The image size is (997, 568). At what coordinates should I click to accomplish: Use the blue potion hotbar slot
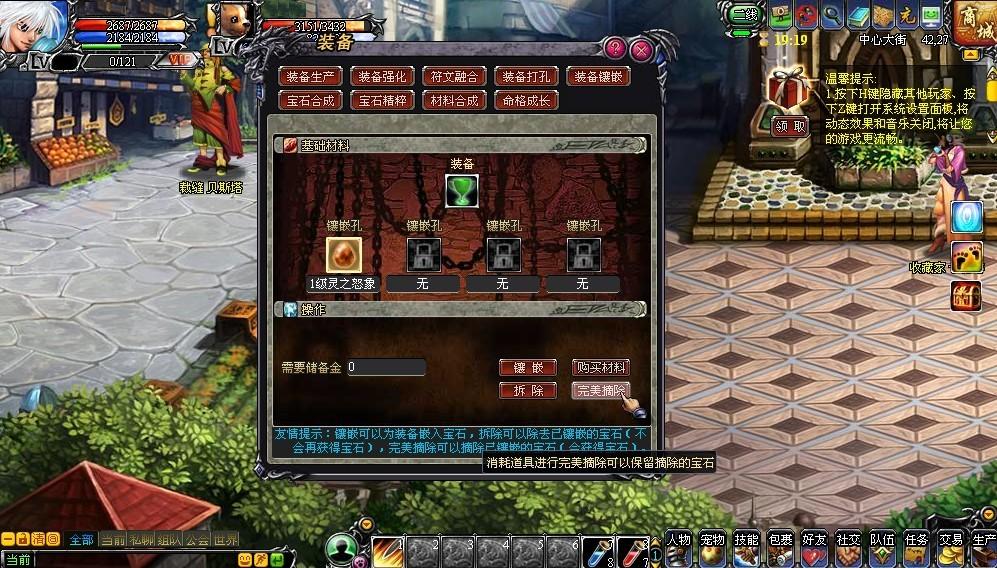click(598, 551)
